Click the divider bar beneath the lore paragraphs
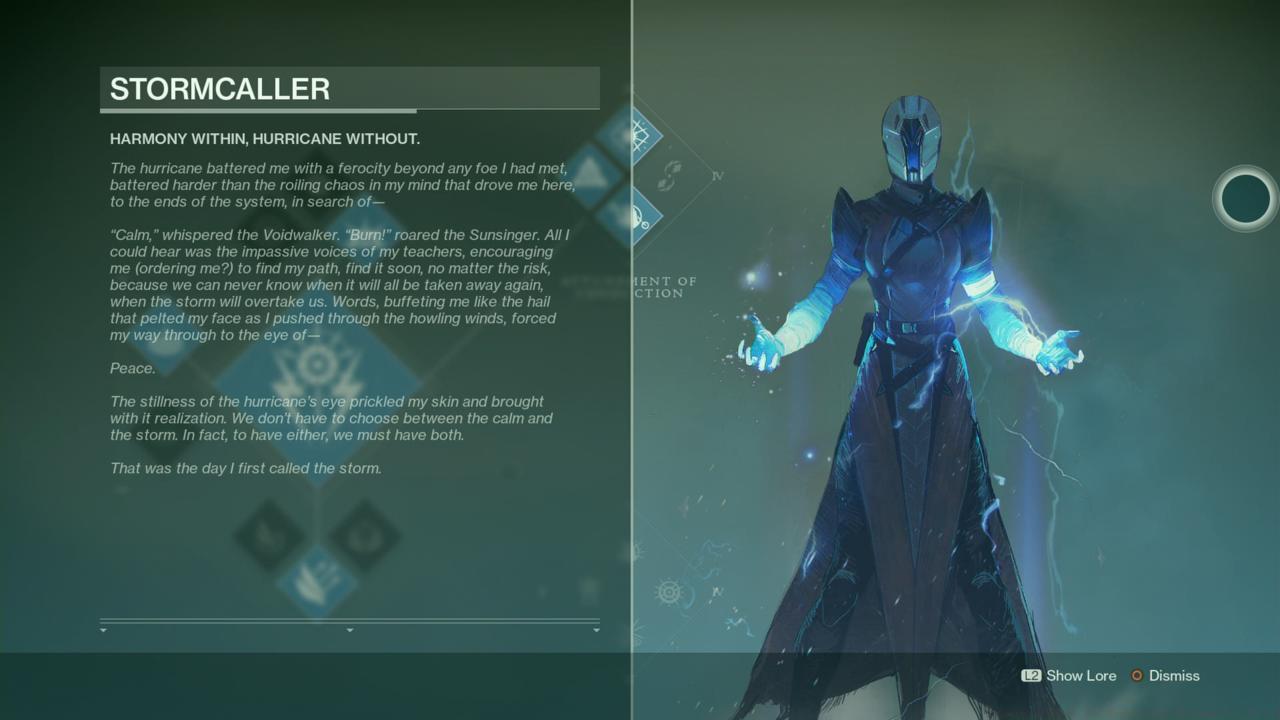1280x720 pixels. [x=349, y=620]
